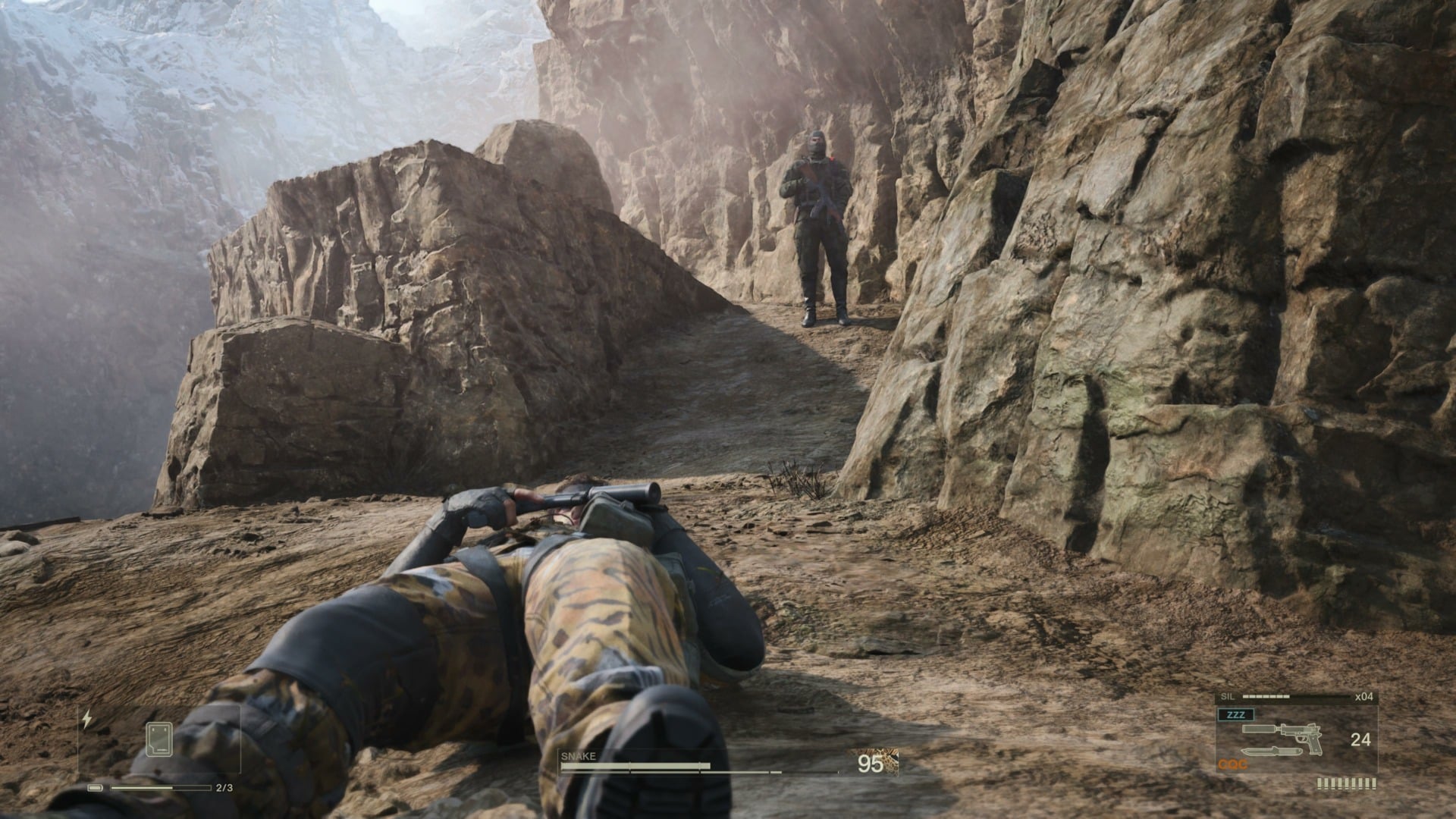Click the weapon silhouette in the status panel
The height and width of the screenshot is (819, 1456).
point(1302,736)
